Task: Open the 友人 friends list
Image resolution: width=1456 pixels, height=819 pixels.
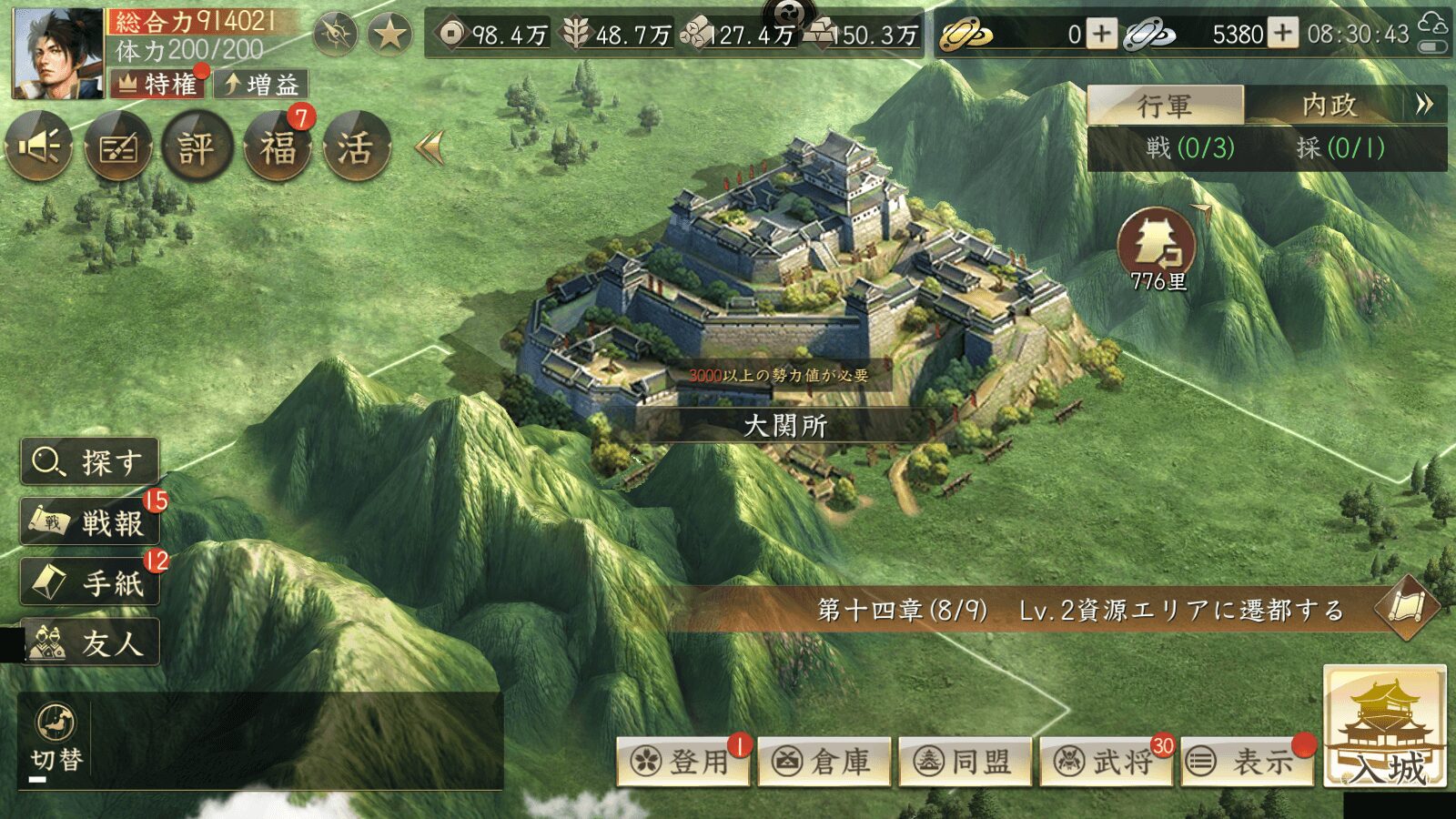Action: [x=90, y=642]
